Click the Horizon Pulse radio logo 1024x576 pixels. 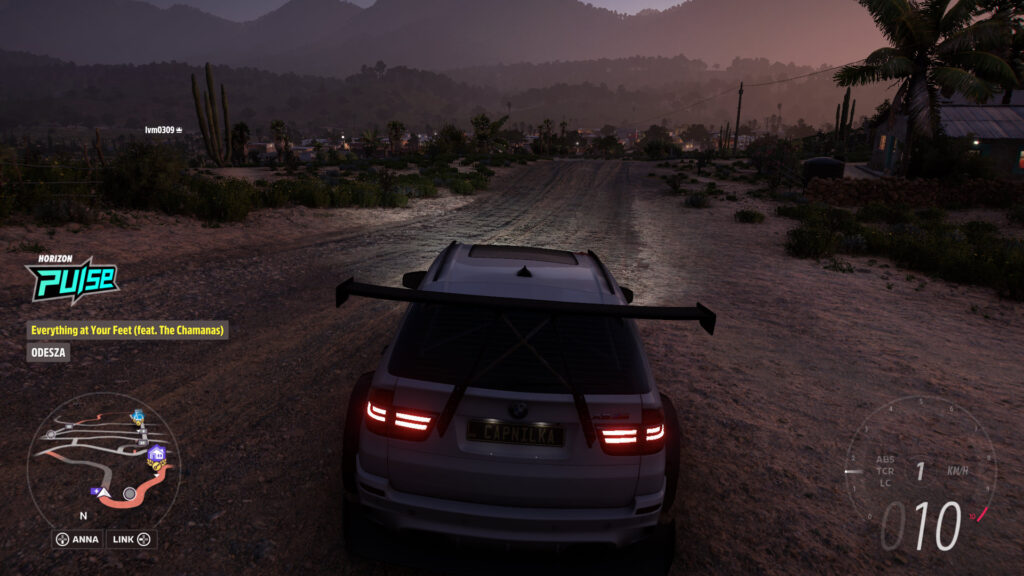tap(71, 279)
